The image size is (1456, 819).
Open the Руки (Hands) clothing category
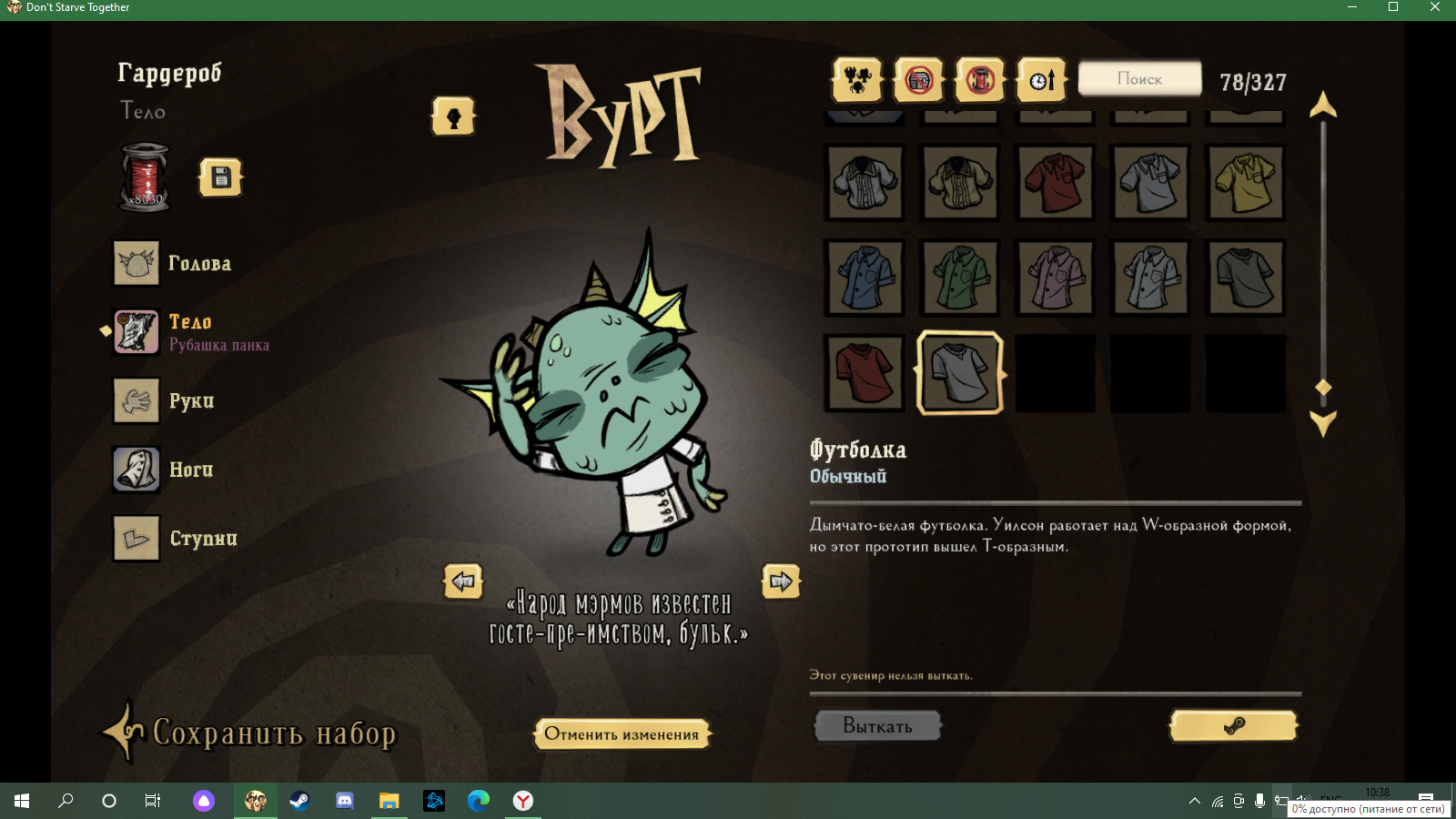click(x=136, y=400)
